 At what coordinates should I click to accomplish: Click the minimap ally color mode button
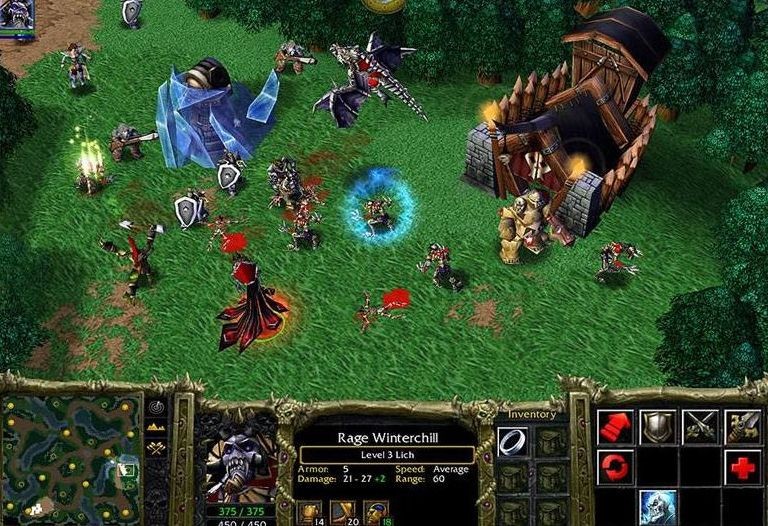tap(157, 449)
